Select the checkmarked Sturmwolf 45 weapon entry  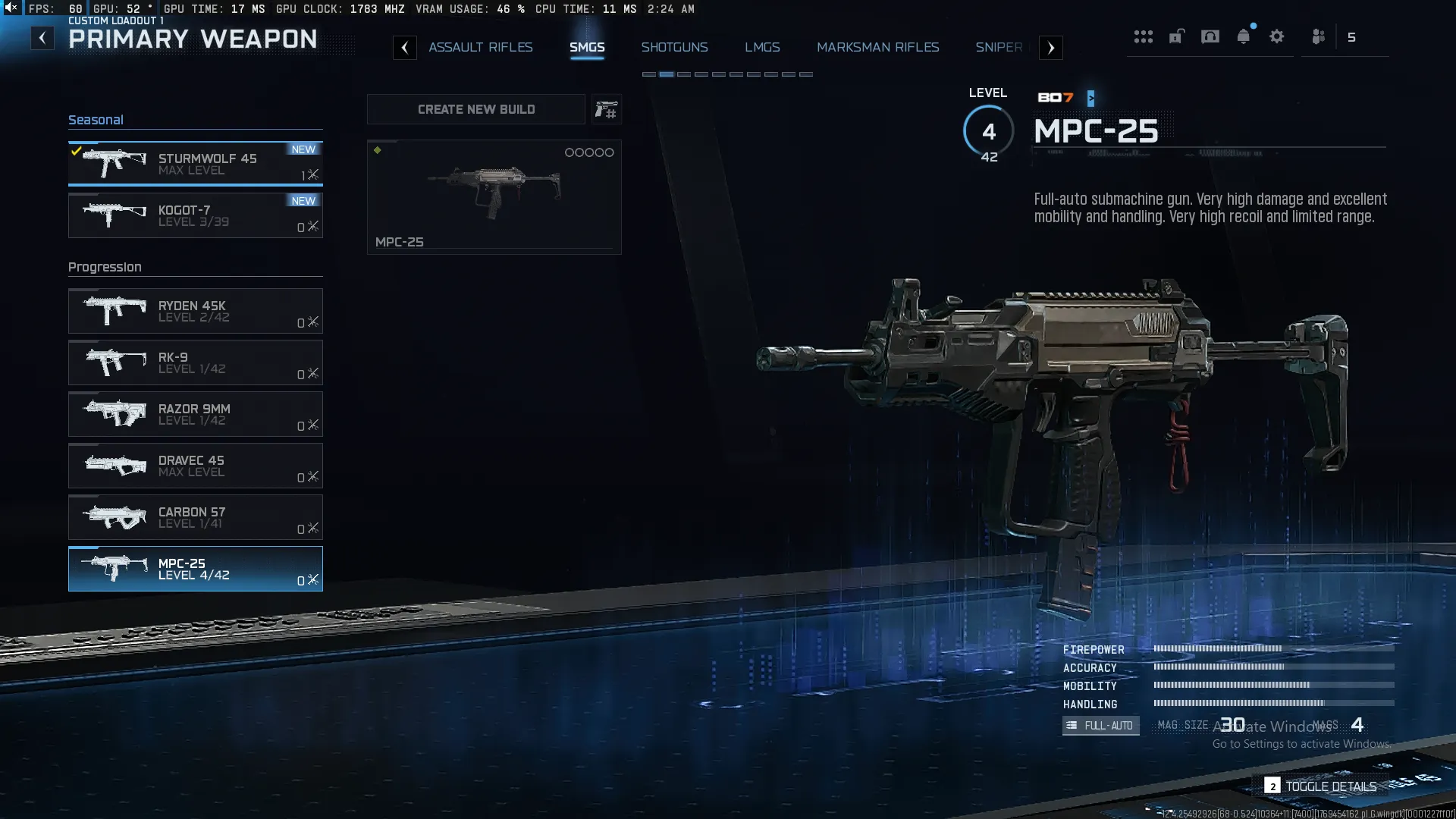[196, 163]
